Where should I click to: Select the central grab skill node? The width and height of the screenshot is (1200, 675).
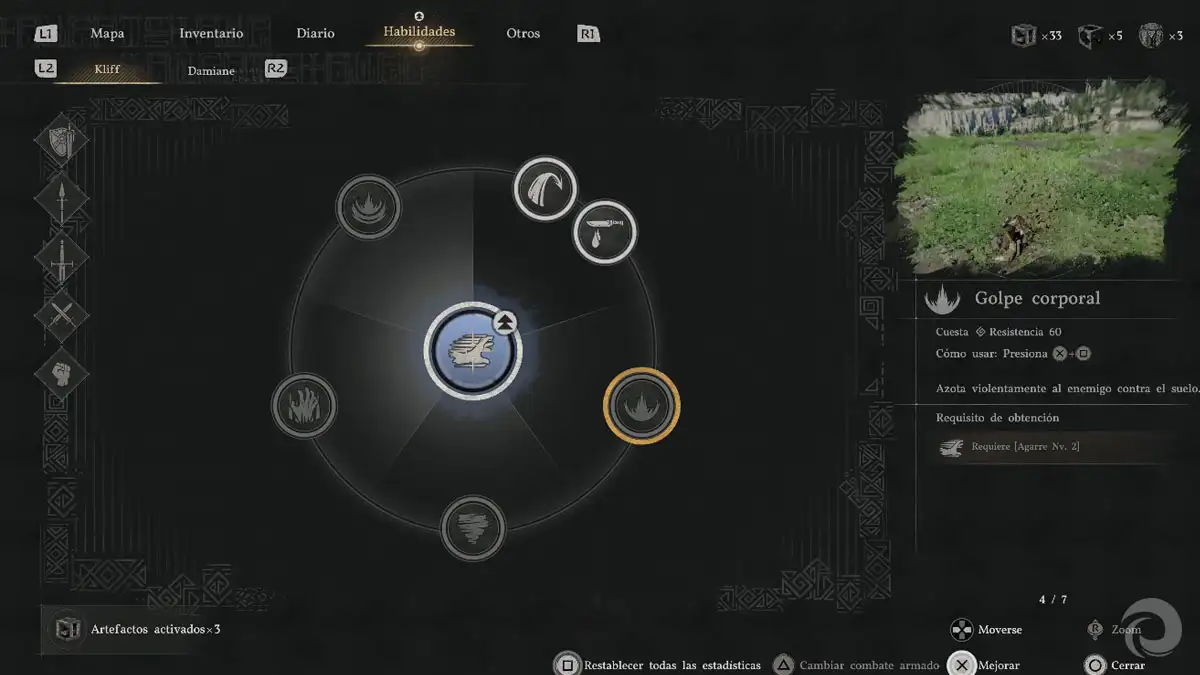(472, 351)
